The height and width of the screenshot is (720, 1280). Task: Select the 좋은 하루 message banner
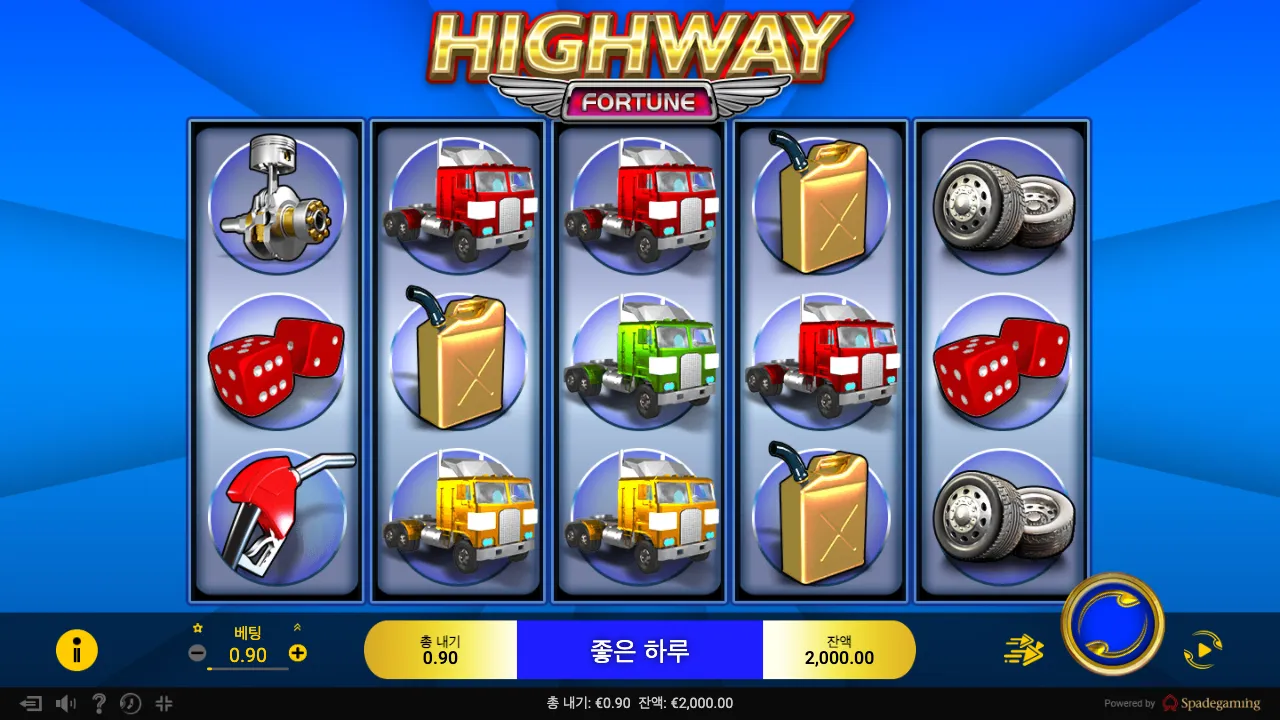coord(640,649)
